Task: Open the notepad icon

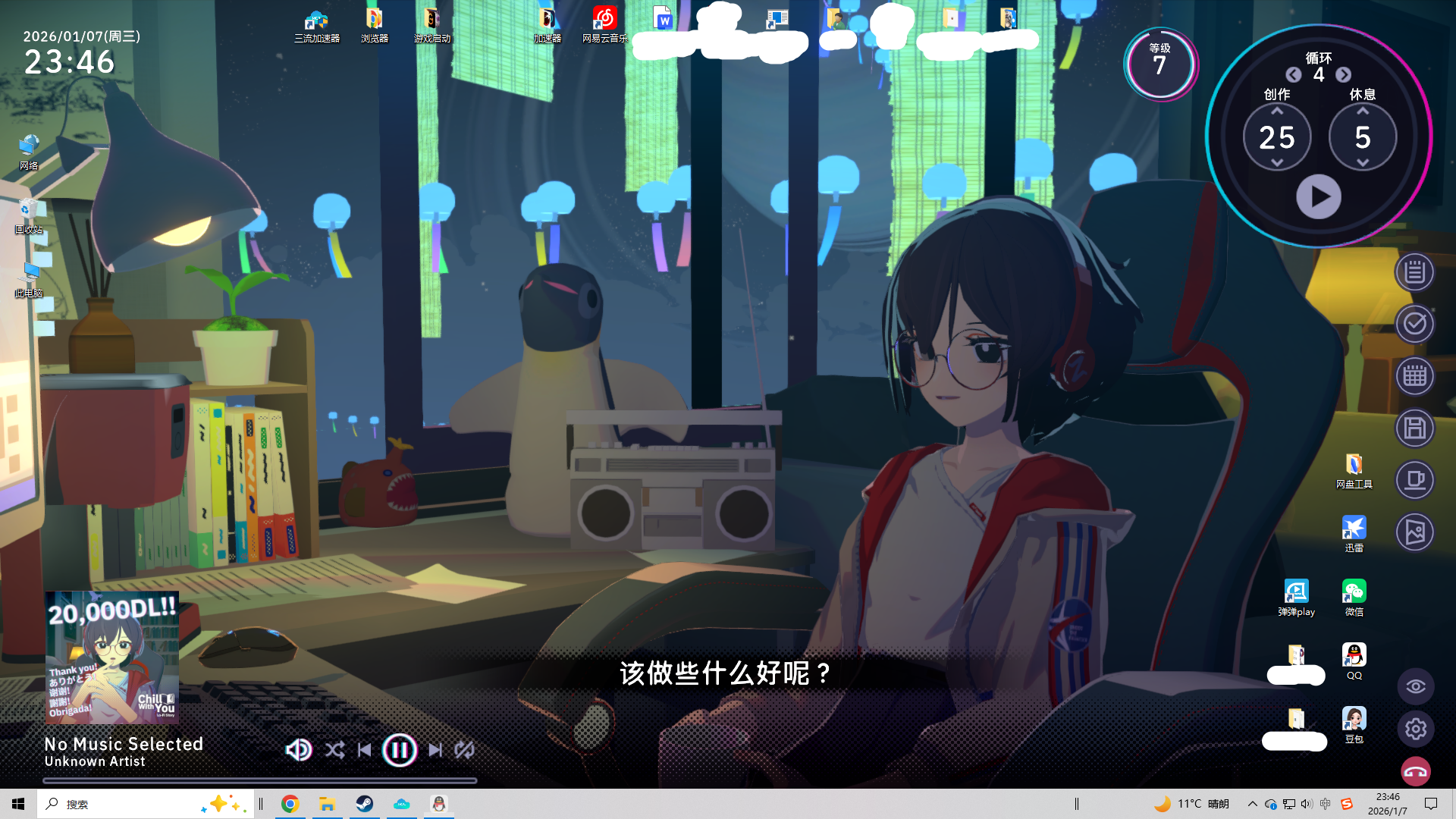Action: pos(1415,272)
